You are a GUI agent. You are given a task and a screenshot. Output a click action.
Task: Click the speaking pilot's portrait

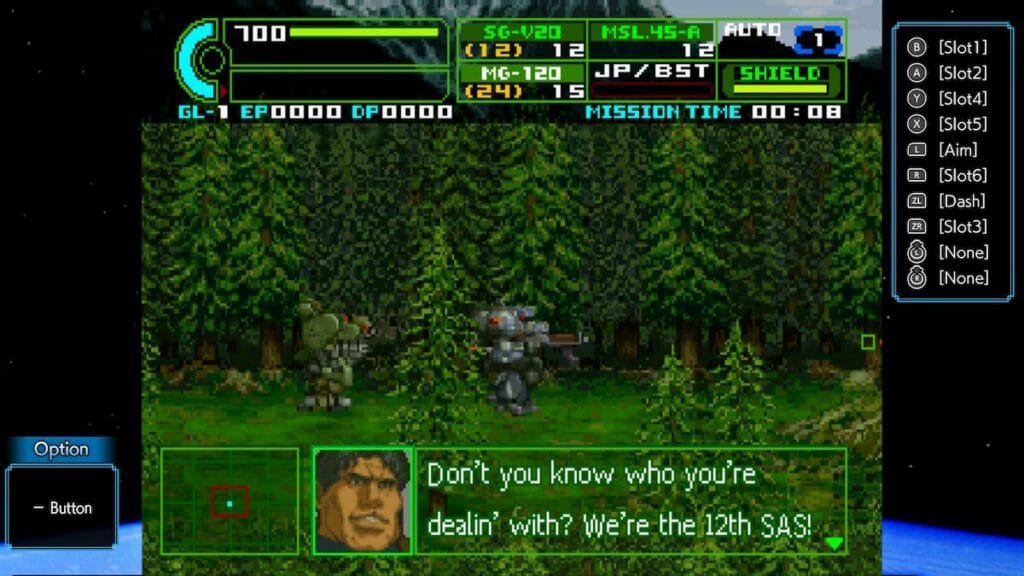pyautogui.click(x=362, y=500)
